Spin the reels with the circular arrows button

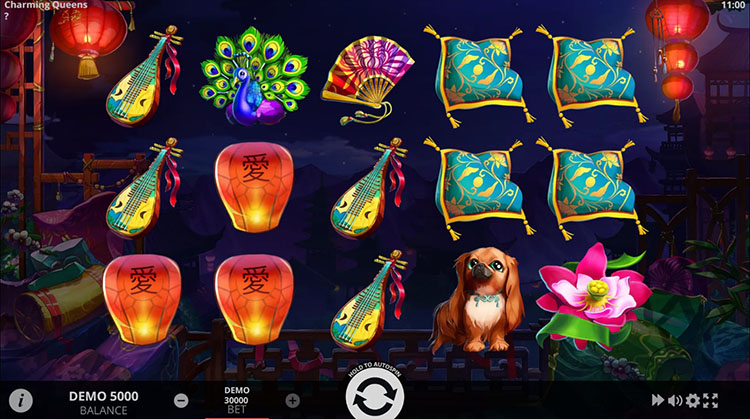pyautogui.click(x=374, y=397)
